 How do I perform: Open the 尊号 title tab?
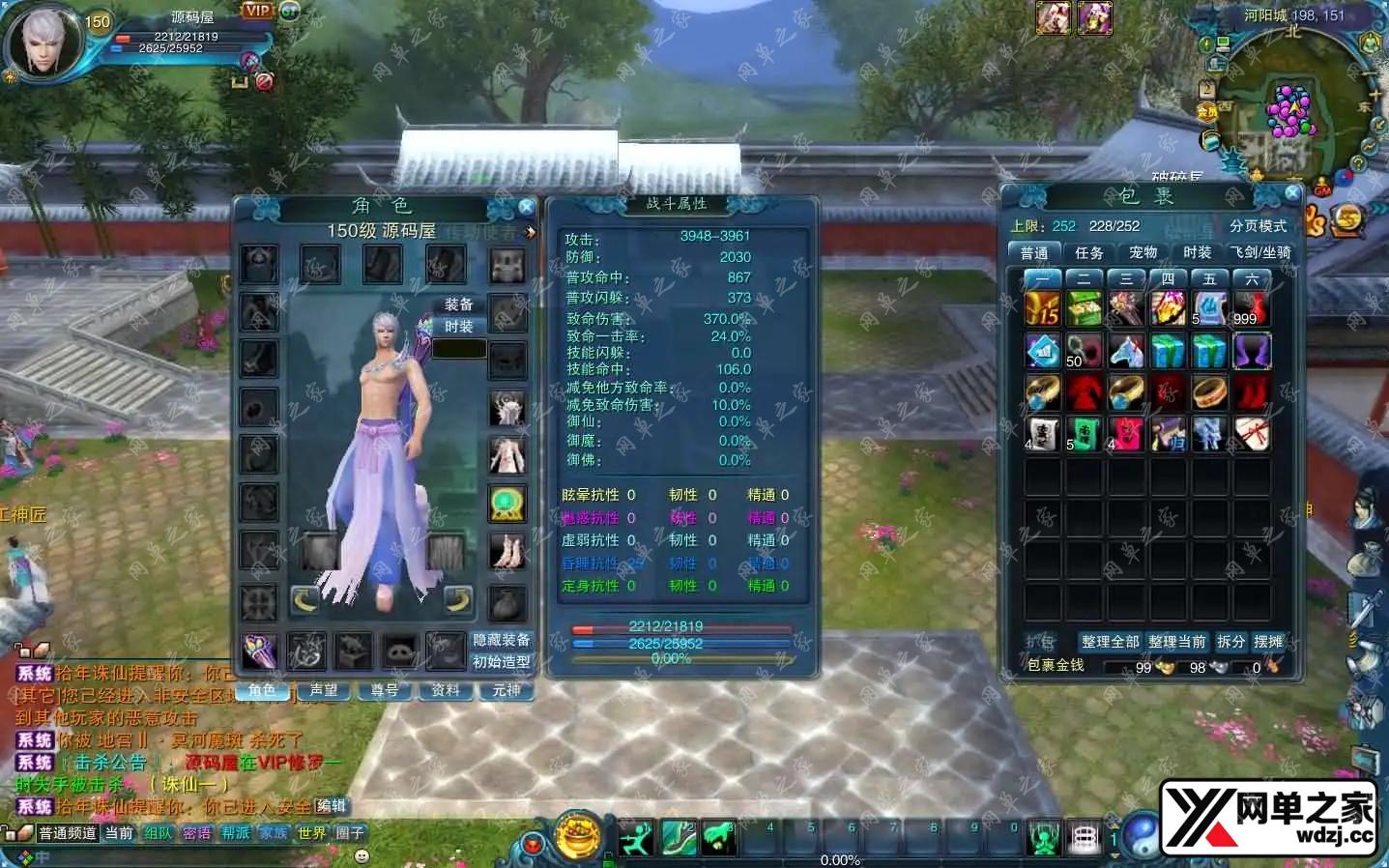385,690
